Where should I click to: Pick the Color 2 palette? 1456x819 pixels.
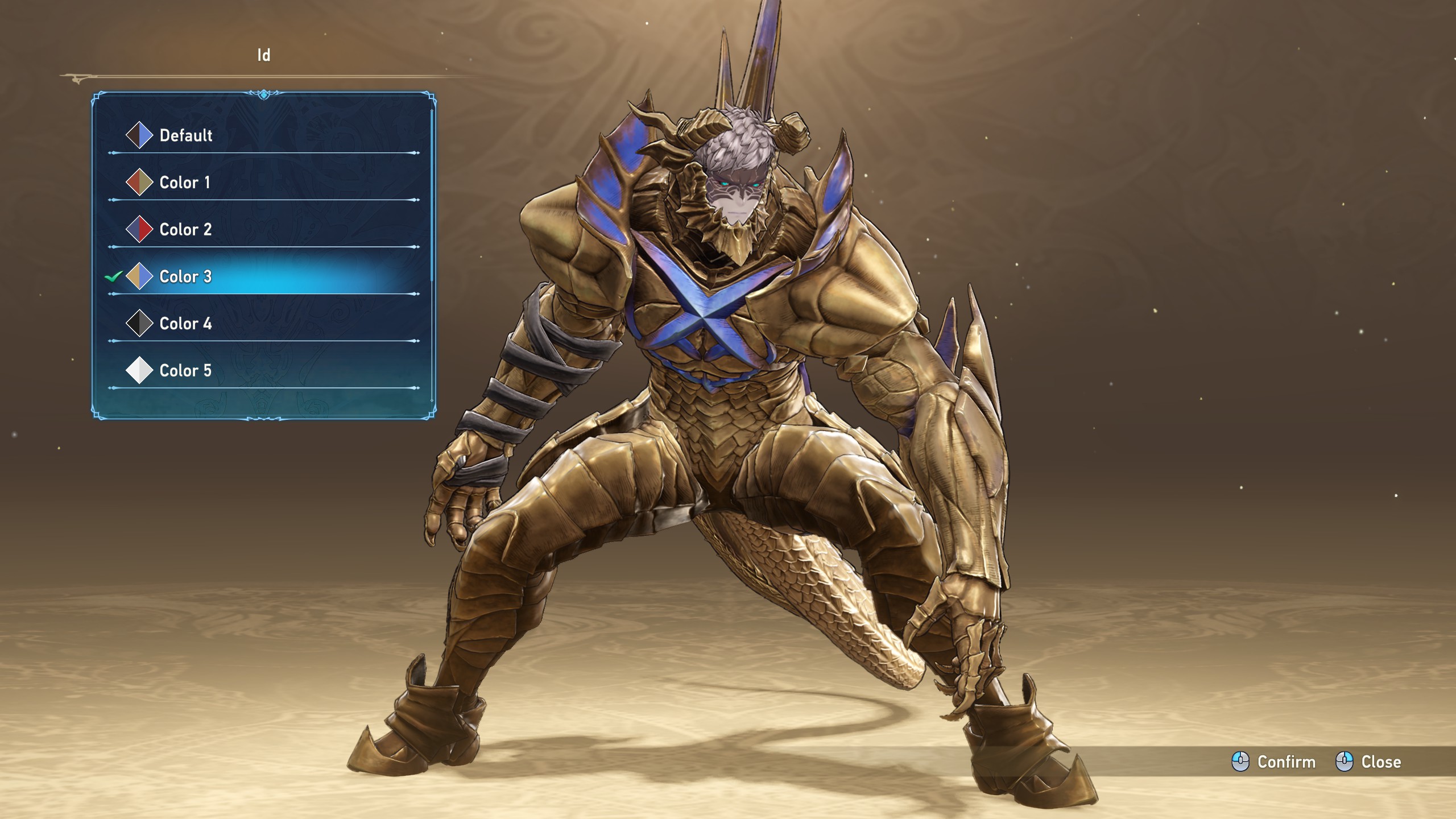point(185,230)
